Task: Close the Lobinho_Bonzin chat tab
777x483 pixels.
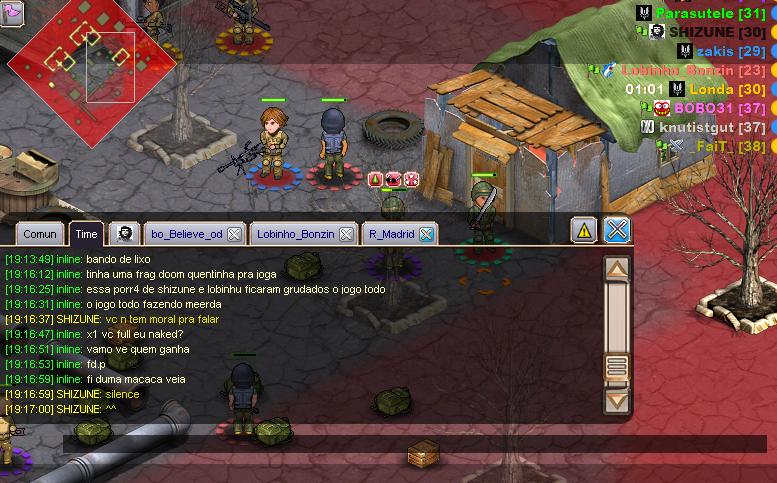Action: [x=346, y=234]
